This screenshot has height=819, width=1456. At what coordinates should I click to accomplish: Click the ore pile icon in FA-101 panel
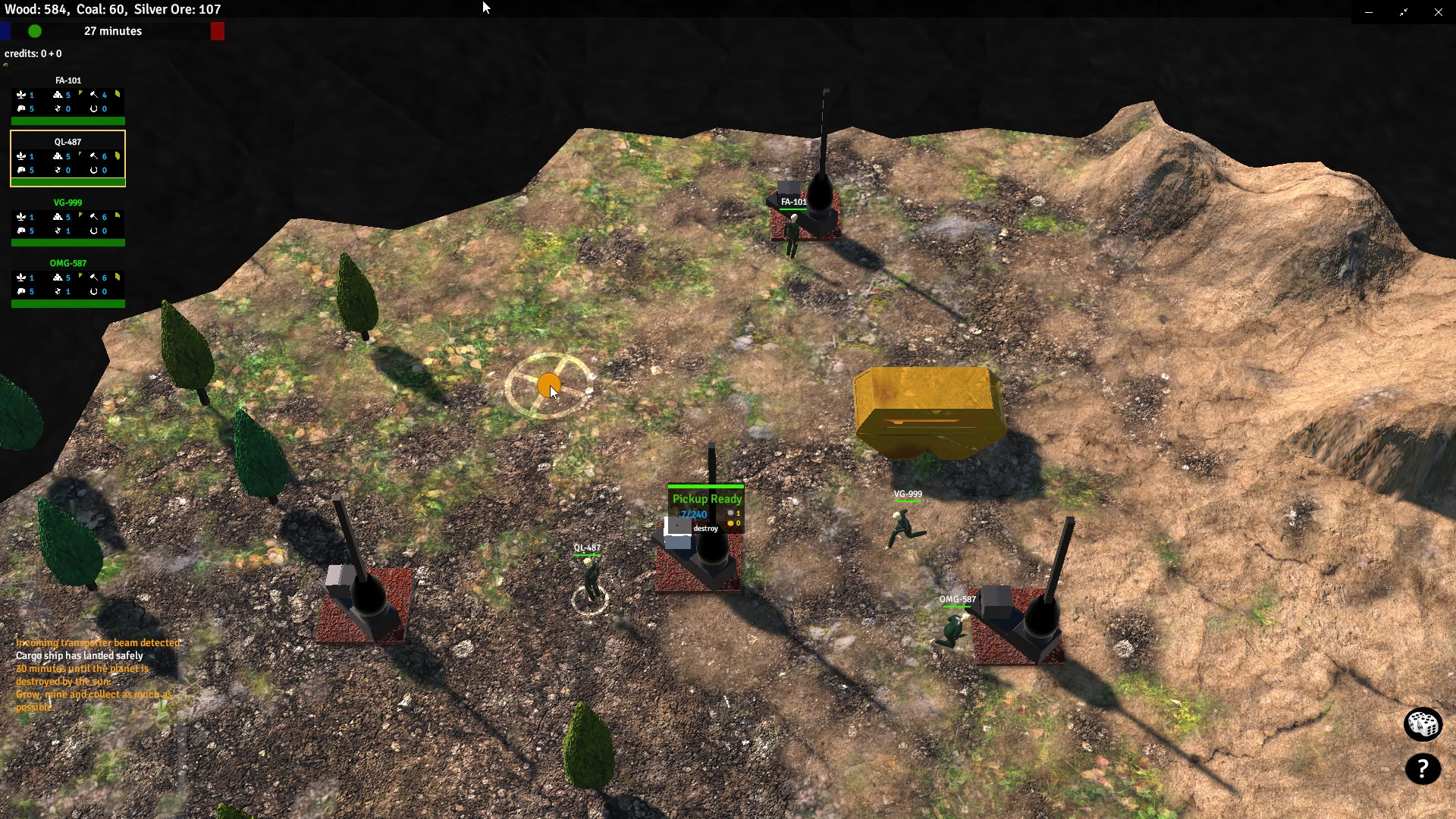(59, 96)
